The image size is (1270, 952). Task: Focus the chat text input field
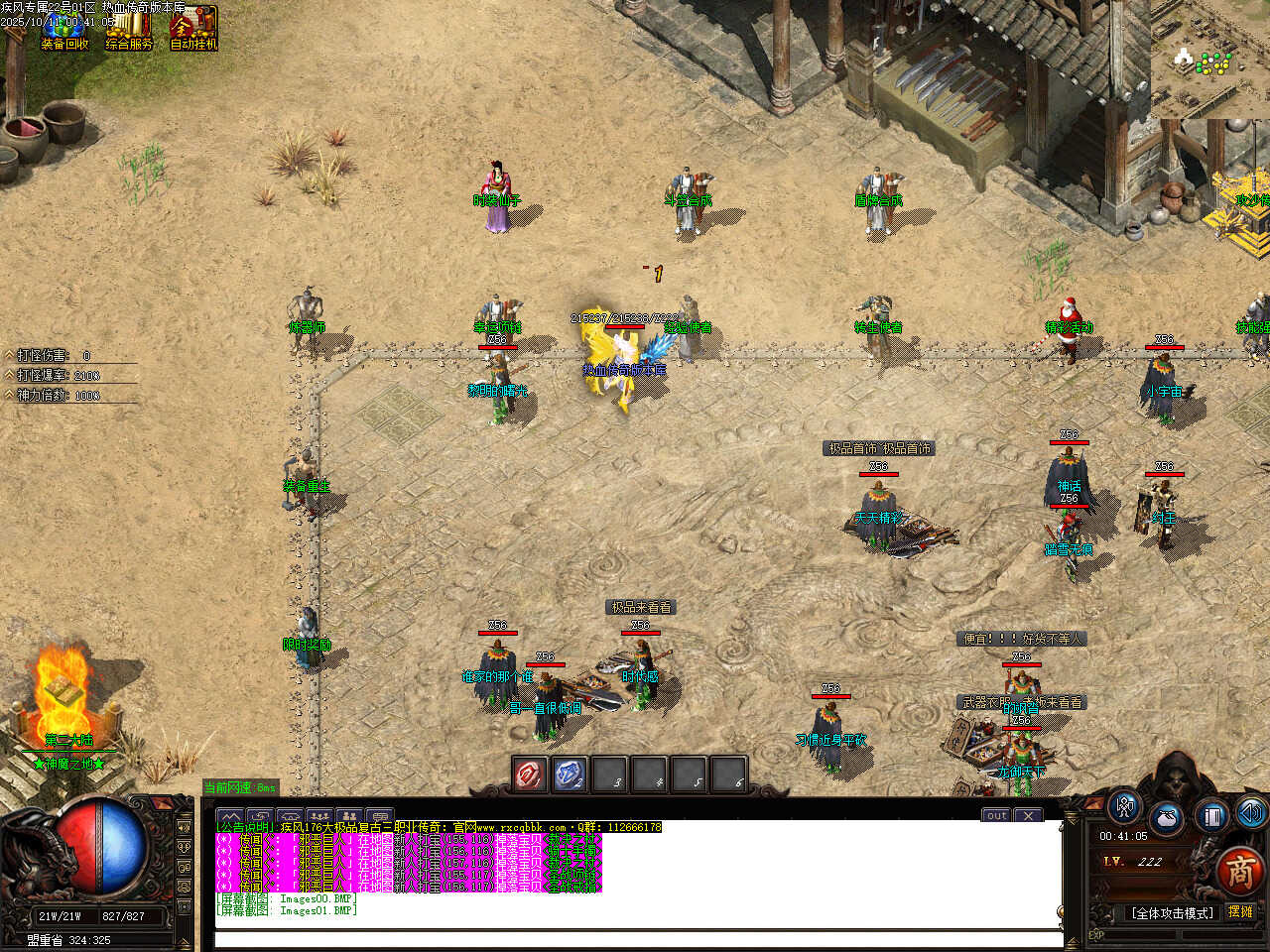click(x=635, y=938)
